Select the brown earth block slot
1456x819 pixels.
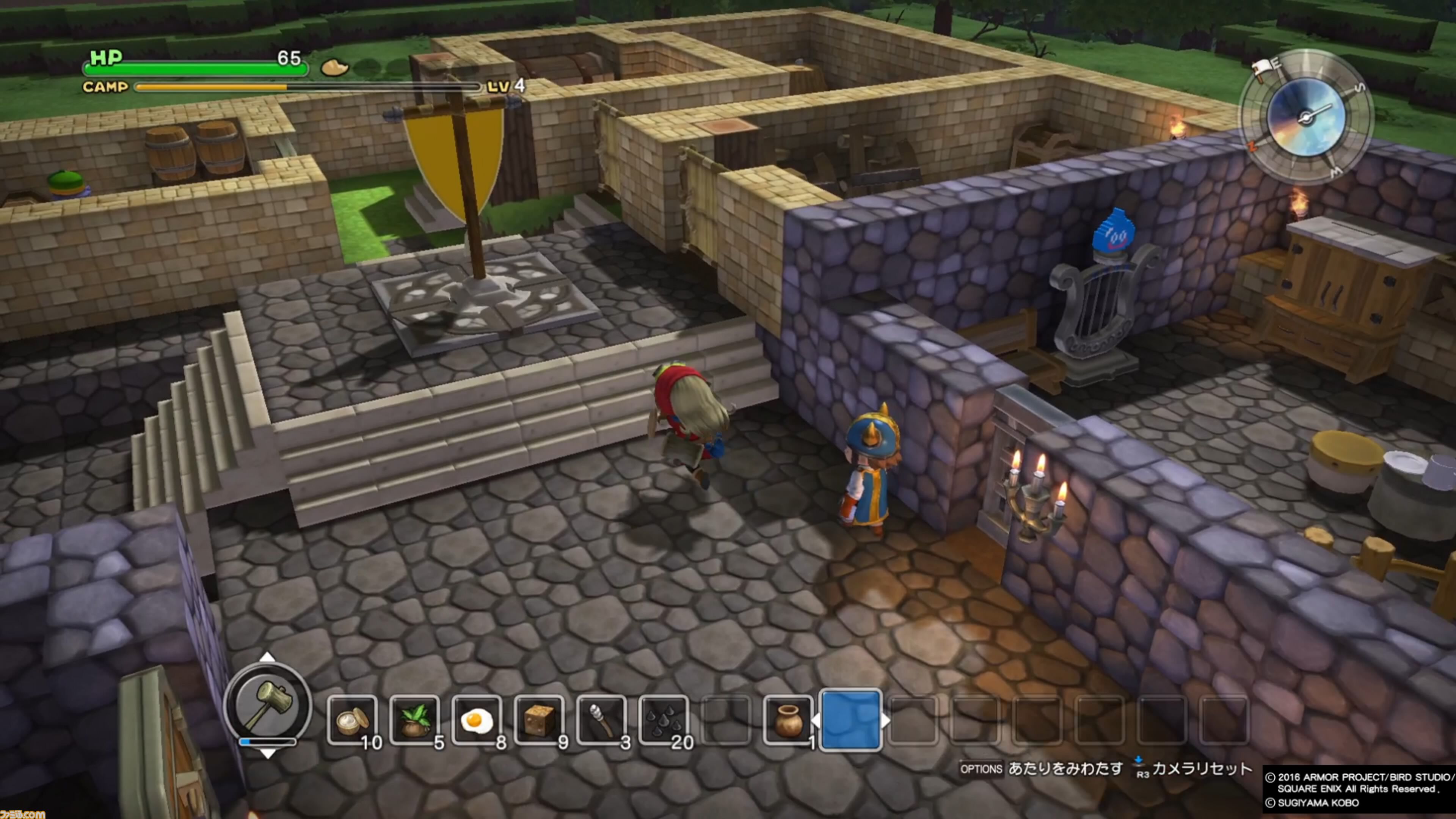click(x=539, y=721)
